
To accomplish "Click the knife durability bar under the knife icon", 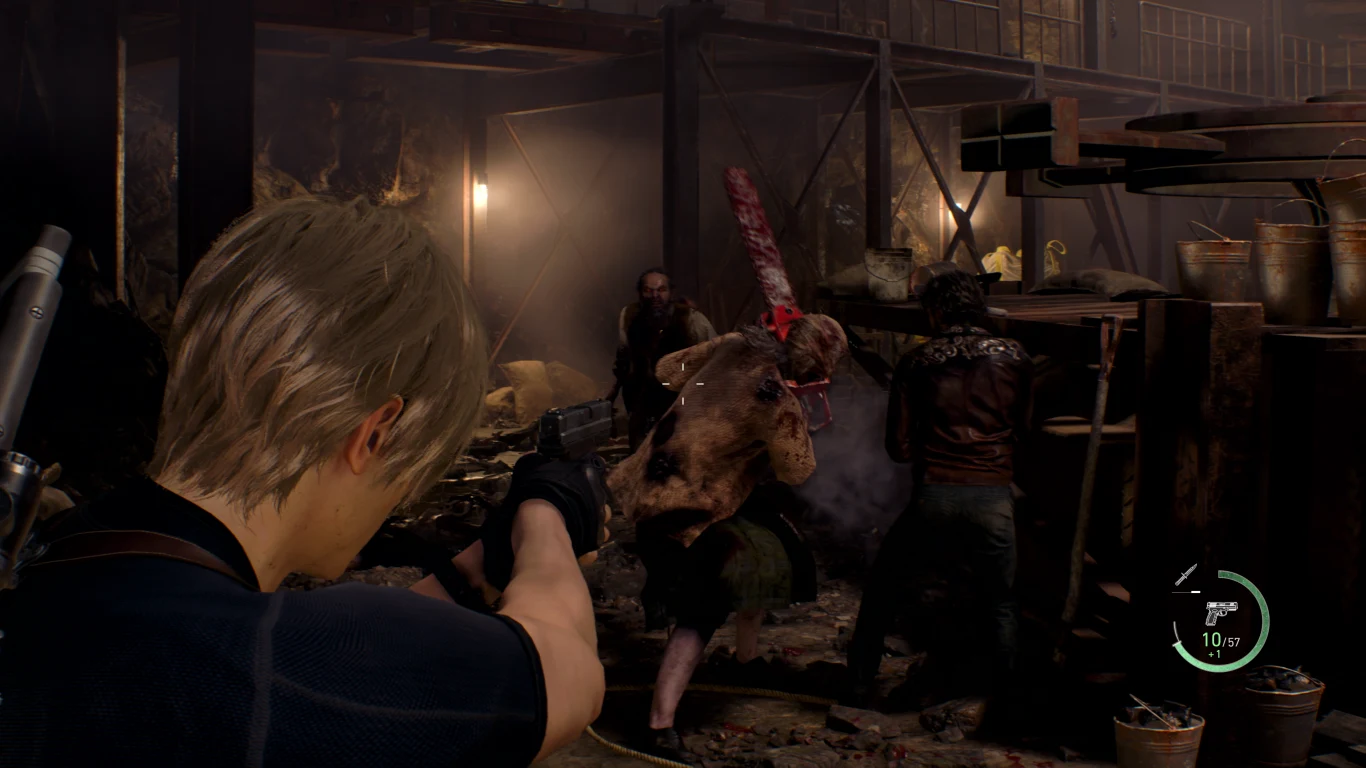I will click(x=1186, y=591).
